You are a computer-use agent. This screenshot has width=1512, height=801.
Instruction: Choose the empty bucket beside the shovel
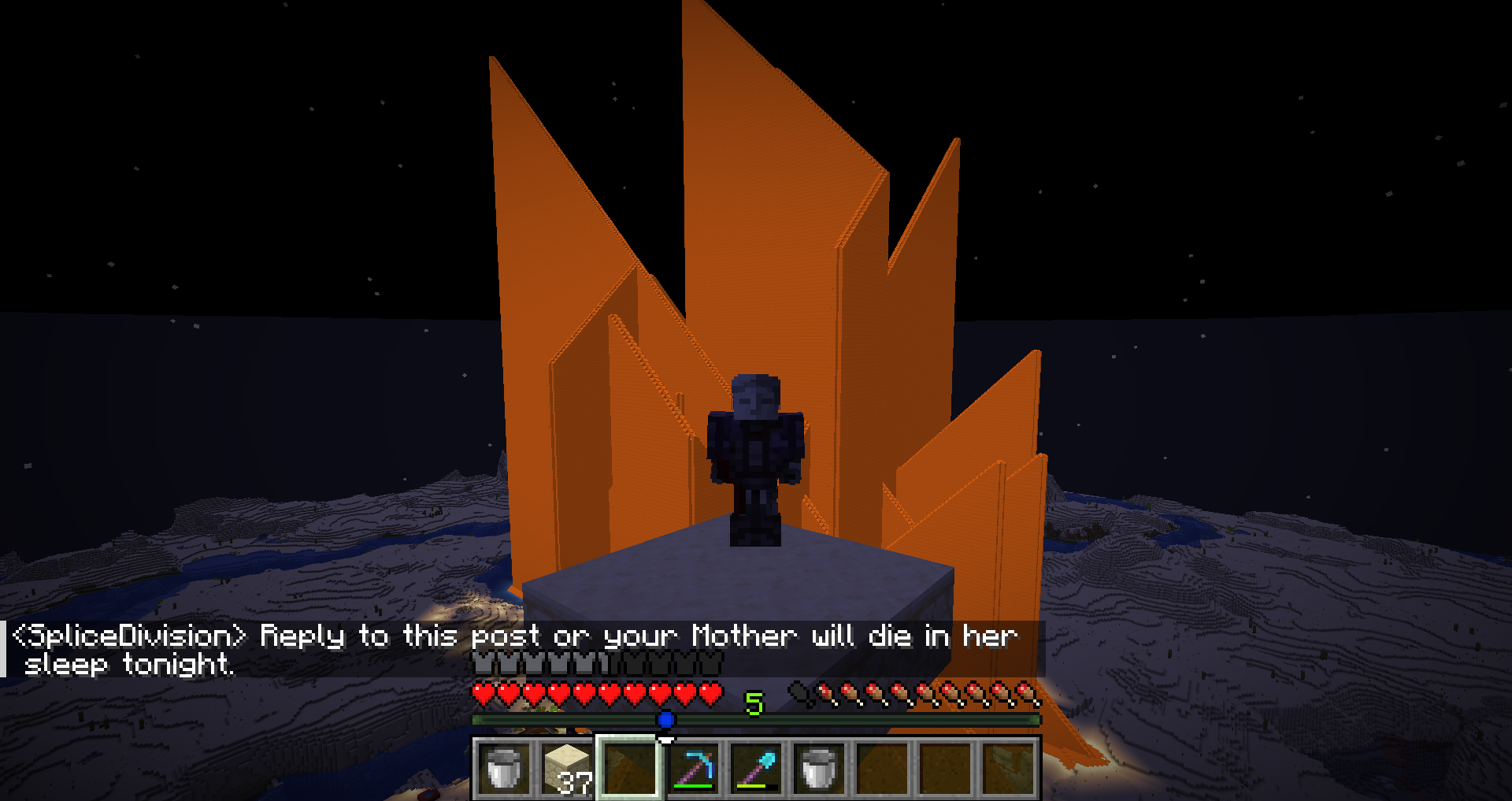[x=819, y=768]
